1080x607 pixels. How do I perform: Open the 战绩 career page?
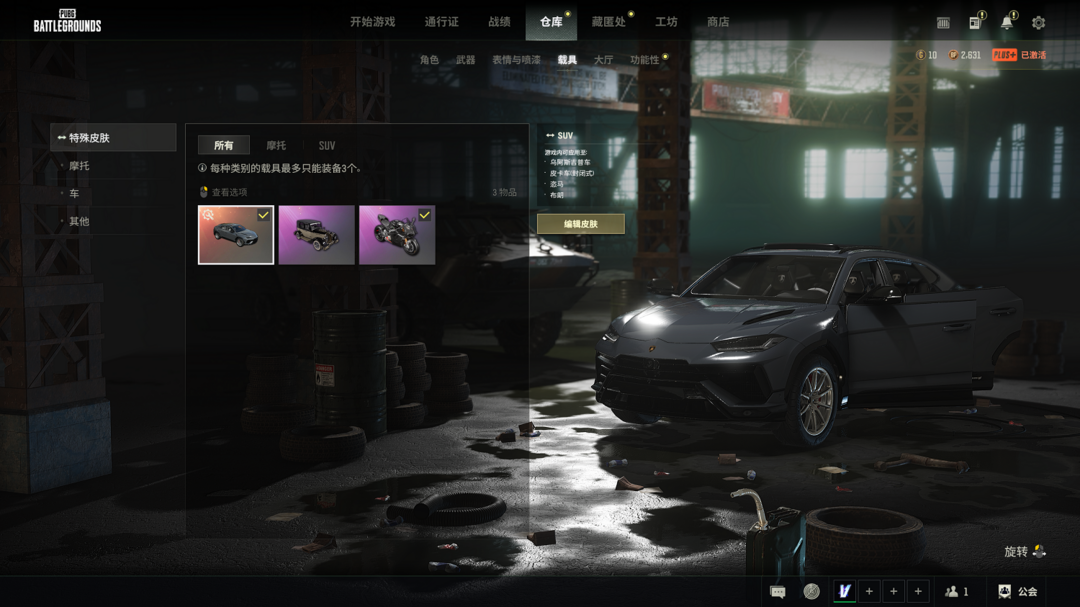tap(499, 22)
